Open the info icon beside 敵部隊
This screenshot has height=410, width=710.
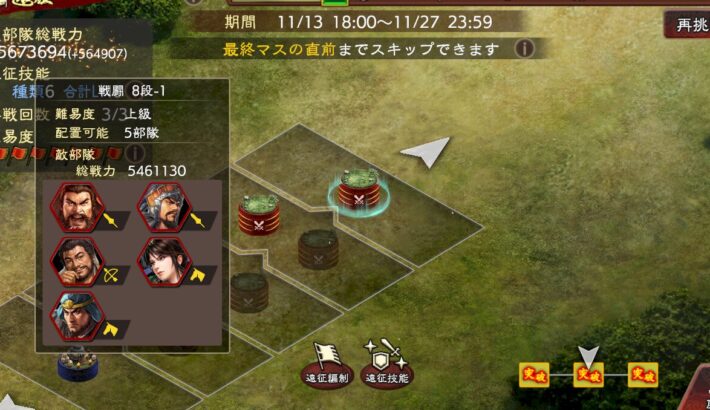click(x=137, y=153)
